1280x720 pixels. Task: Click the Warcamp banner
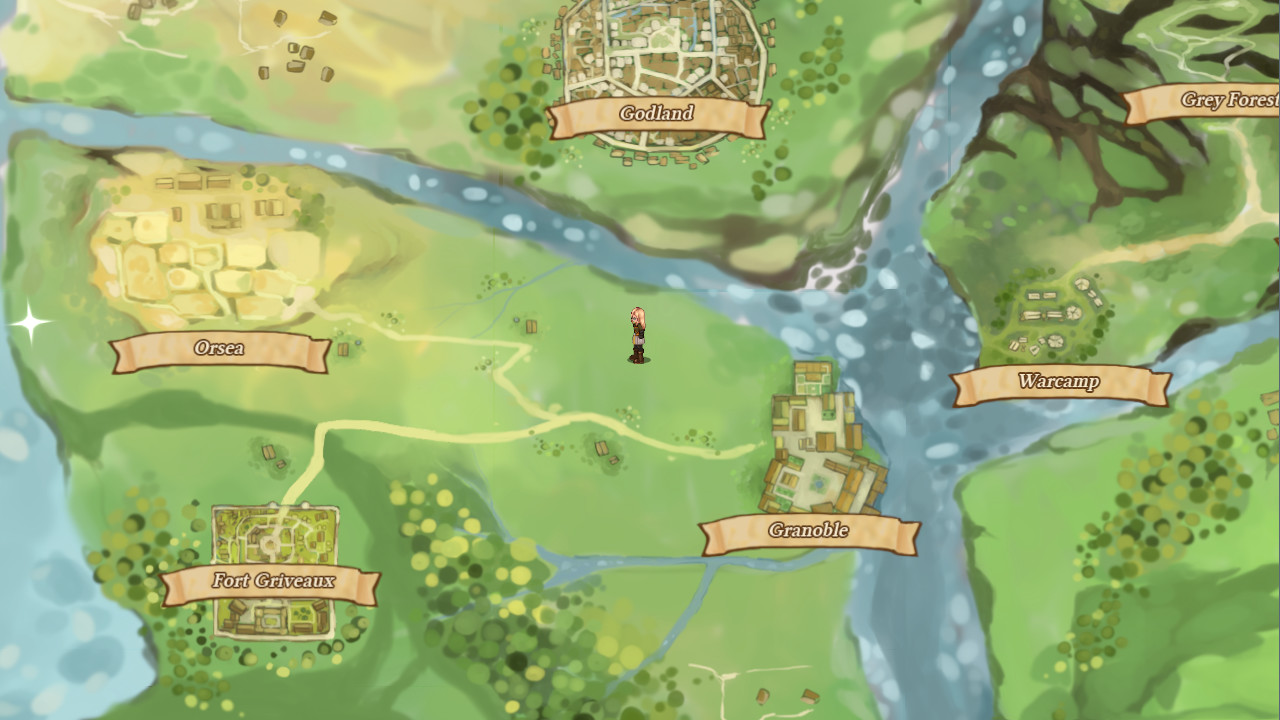[x=1060, y=381]
